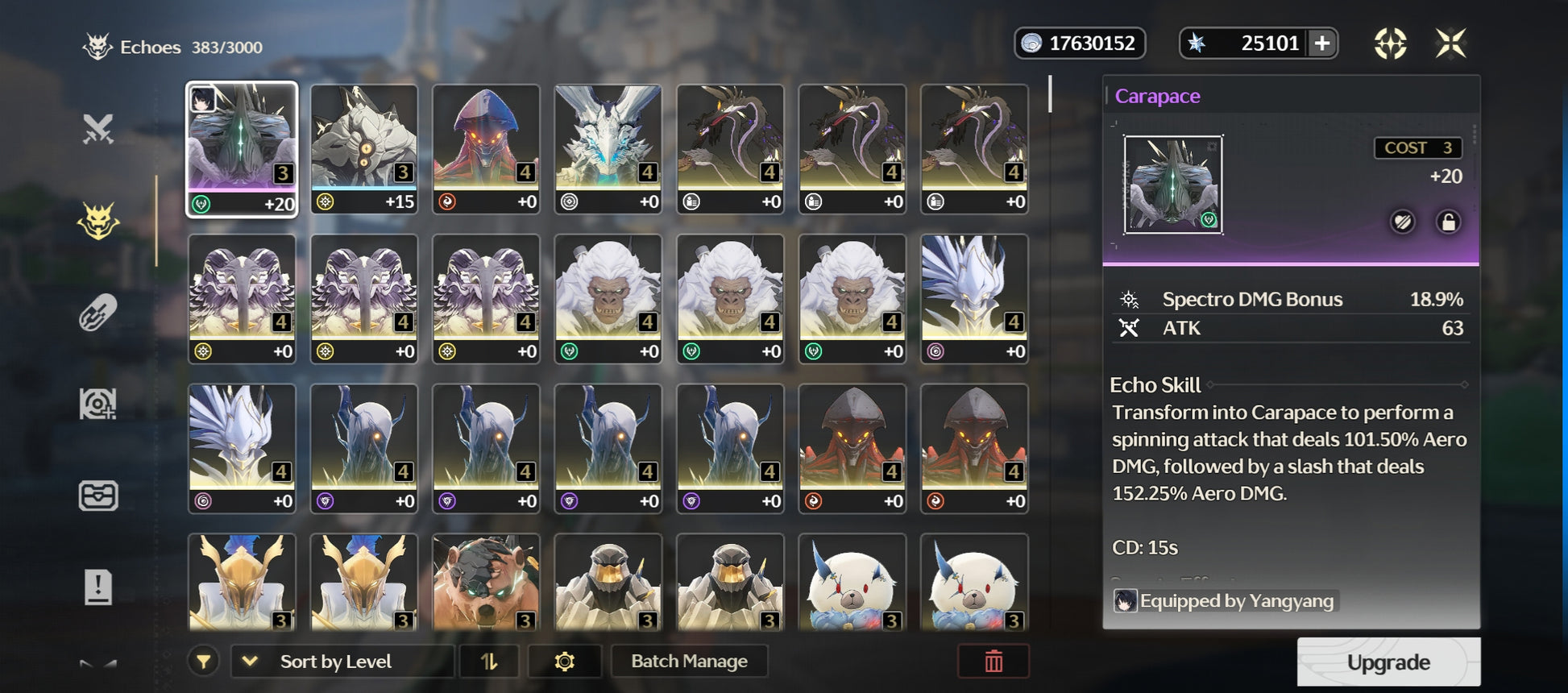1568x693 pixels.
Task: Toggle the sort order arrows
Action: click(x=489, y=662)
